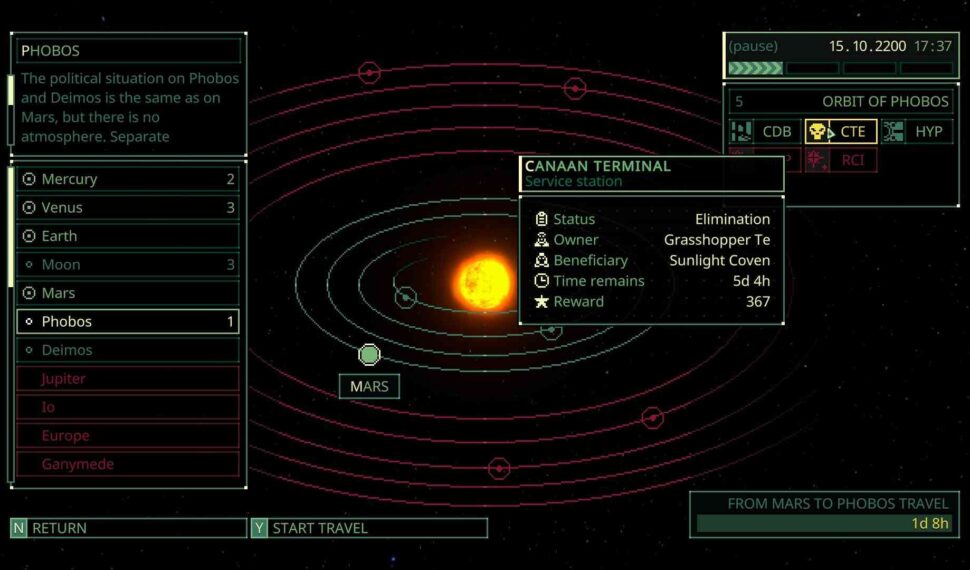The height and width of the screenshot is (570, 970).
Task: Choose the Io list entry
Action: (128, 407)
